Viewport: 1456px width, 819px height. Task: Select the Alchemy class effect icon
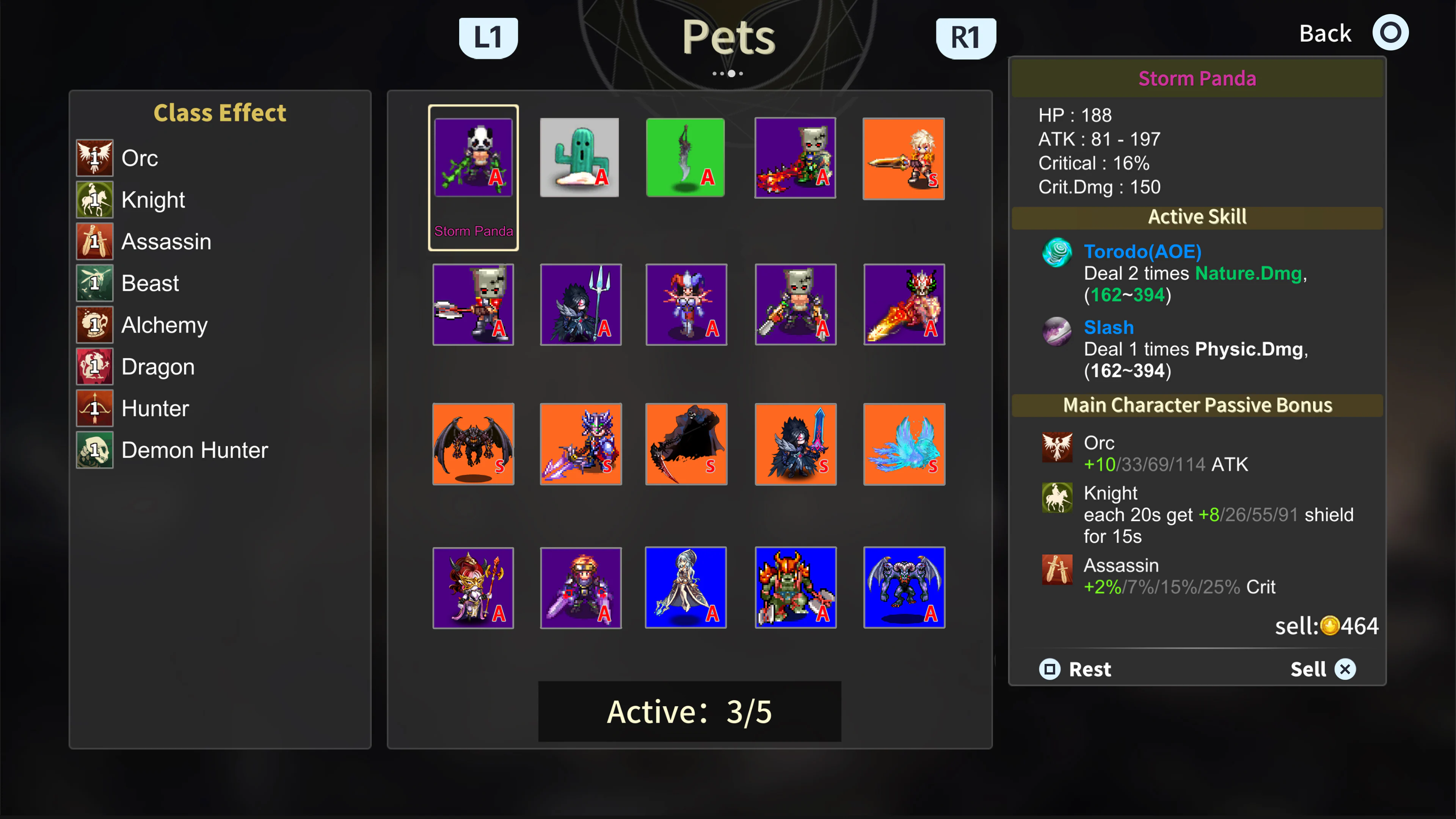point(94,325)
